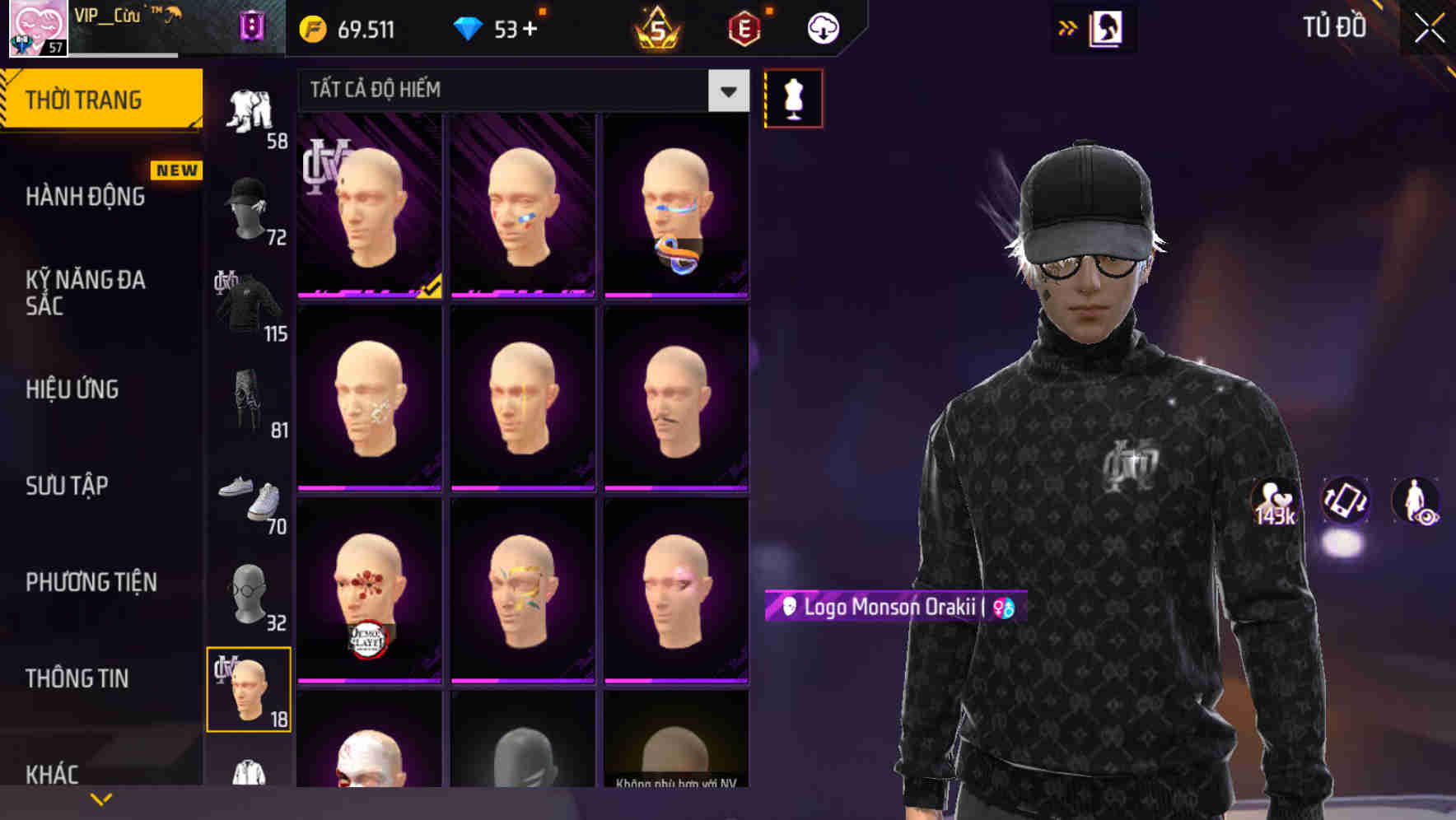Viewport: 1456px width, 820px height.
Task: Switch to the HIỆU ỨNG tab
Action: 72,389
